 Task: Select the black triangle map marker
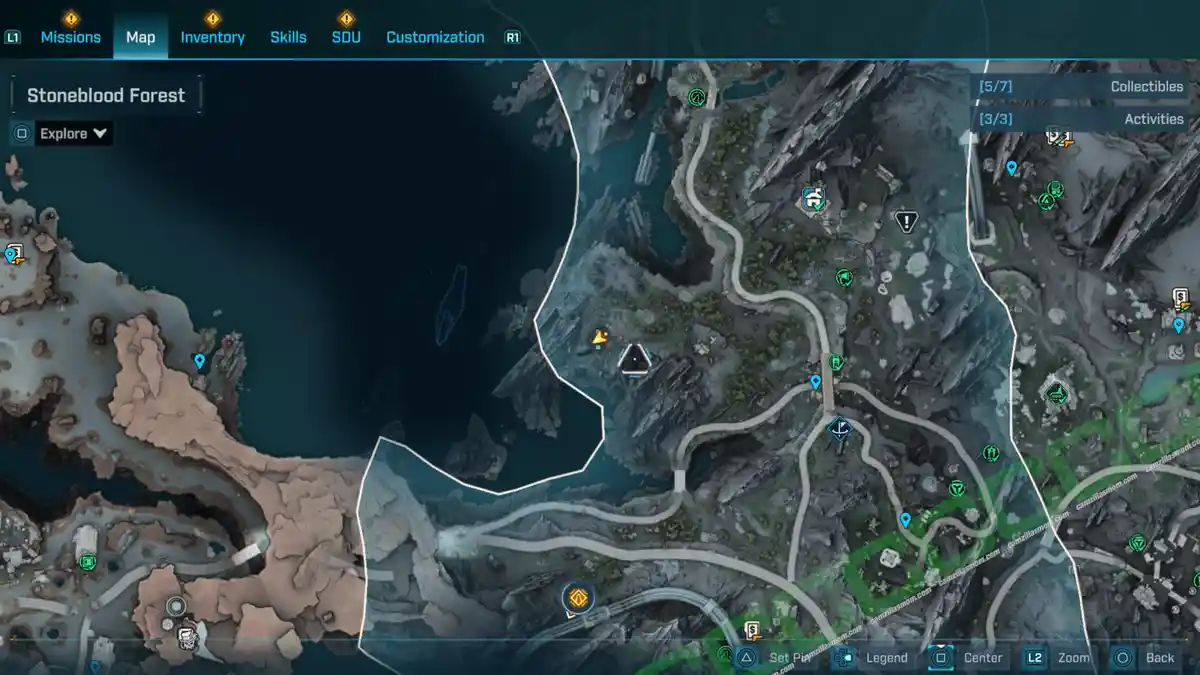click(634, 359)
